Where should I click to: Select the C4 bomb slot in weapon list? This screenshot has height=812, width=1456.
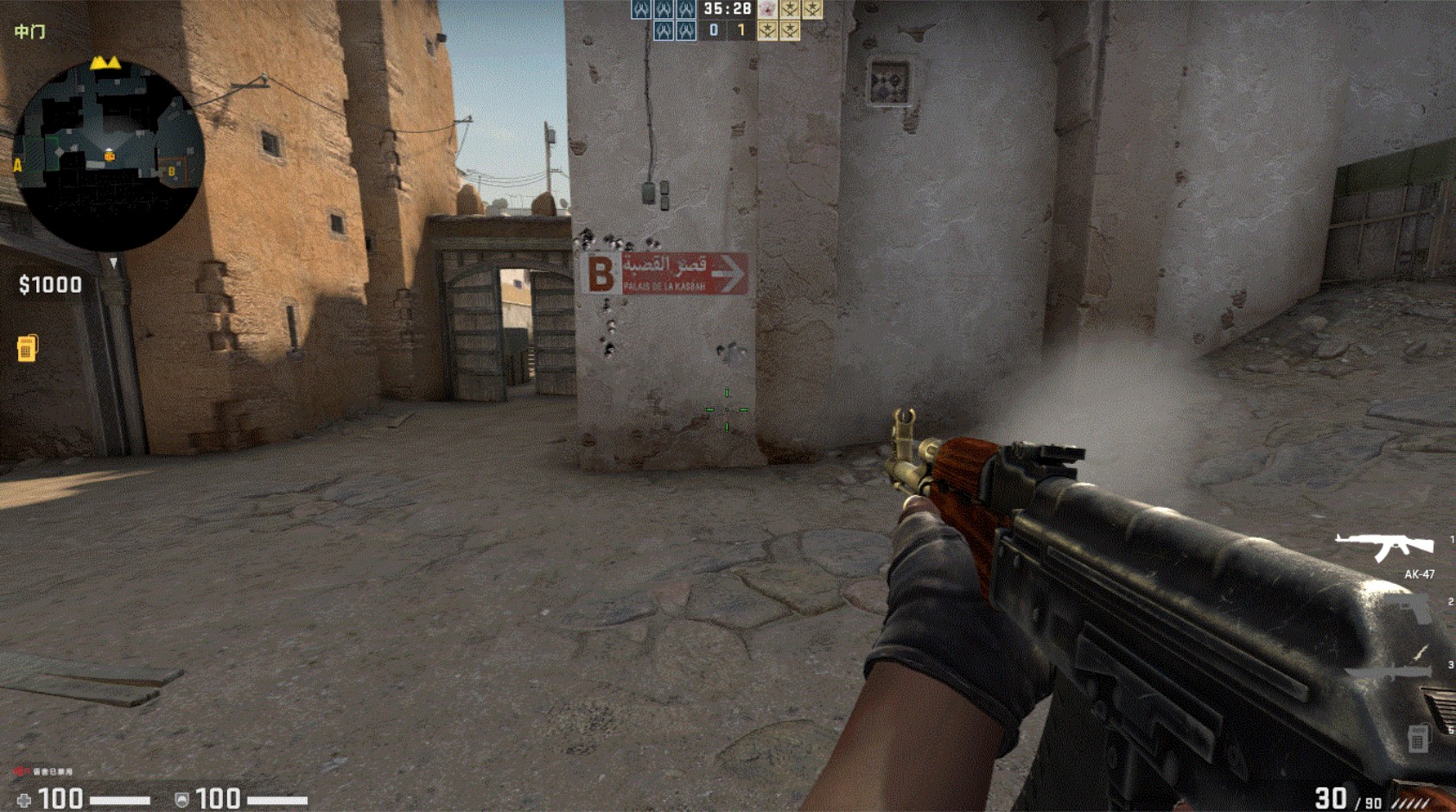1417,739
